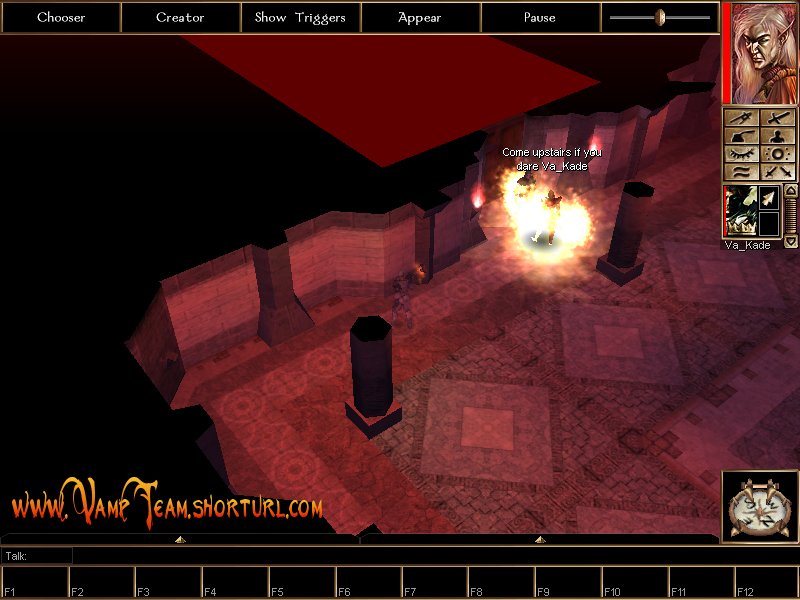Select the Va_Kade party member portrait
The height and width of the screenshot is (600, 800).
pyautogui.click(x=739, y=213)
